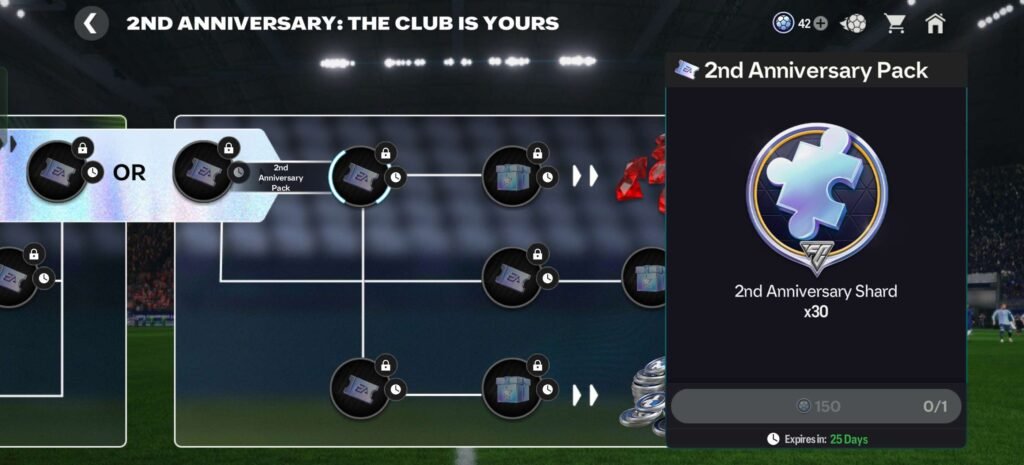Open the football currency icon
Viewport: 1024px width, 465px height.
click(x=855, y=23)
